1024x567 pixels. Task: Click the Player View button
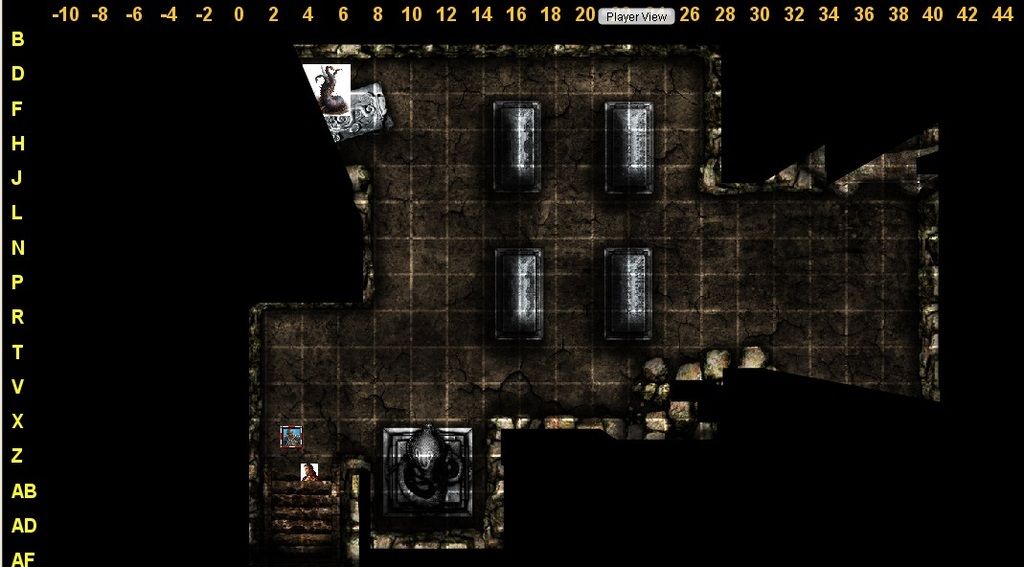636,17
